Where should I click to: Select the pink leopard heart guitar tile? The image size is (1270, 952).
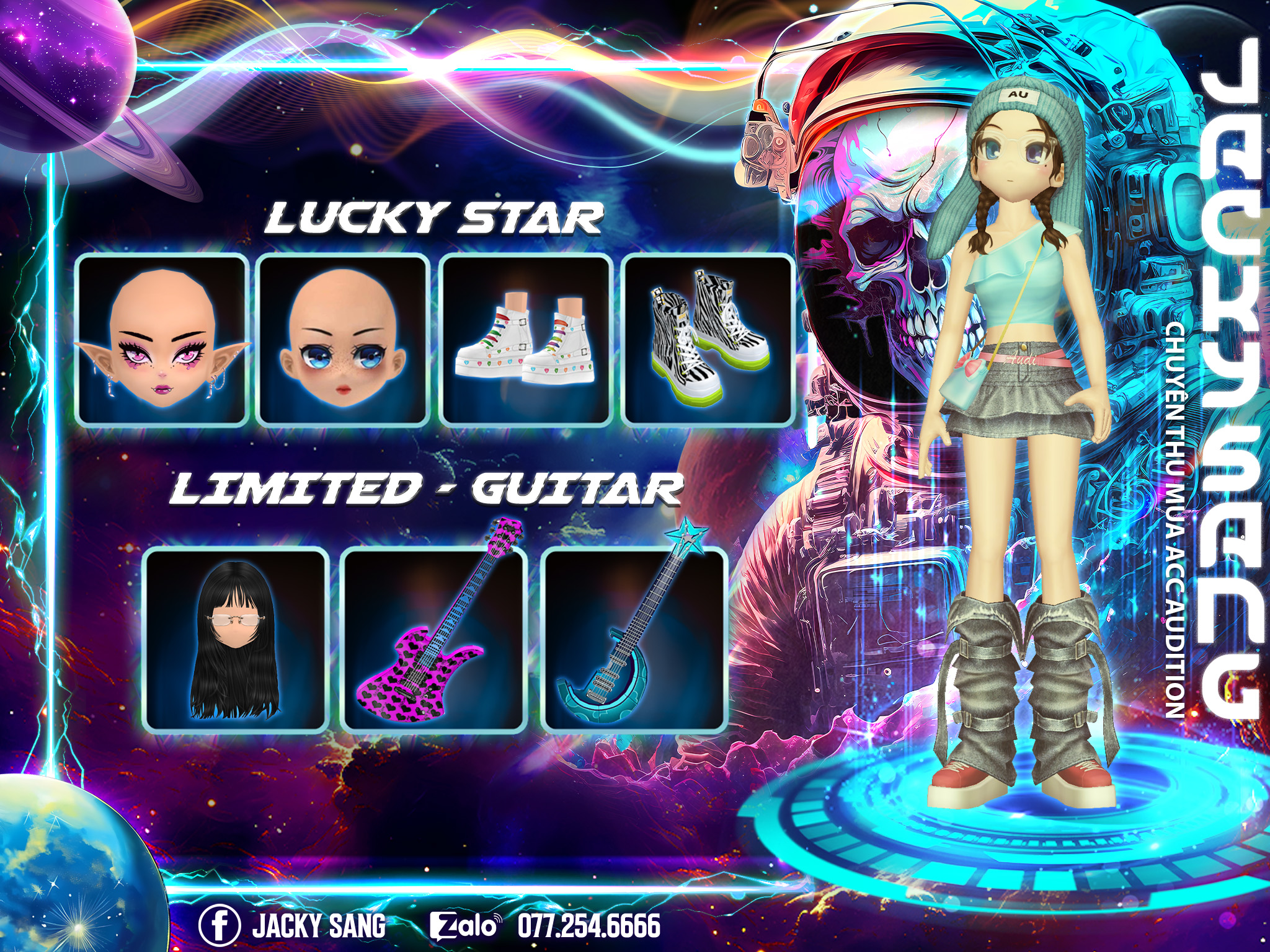(x=433, y=640)
